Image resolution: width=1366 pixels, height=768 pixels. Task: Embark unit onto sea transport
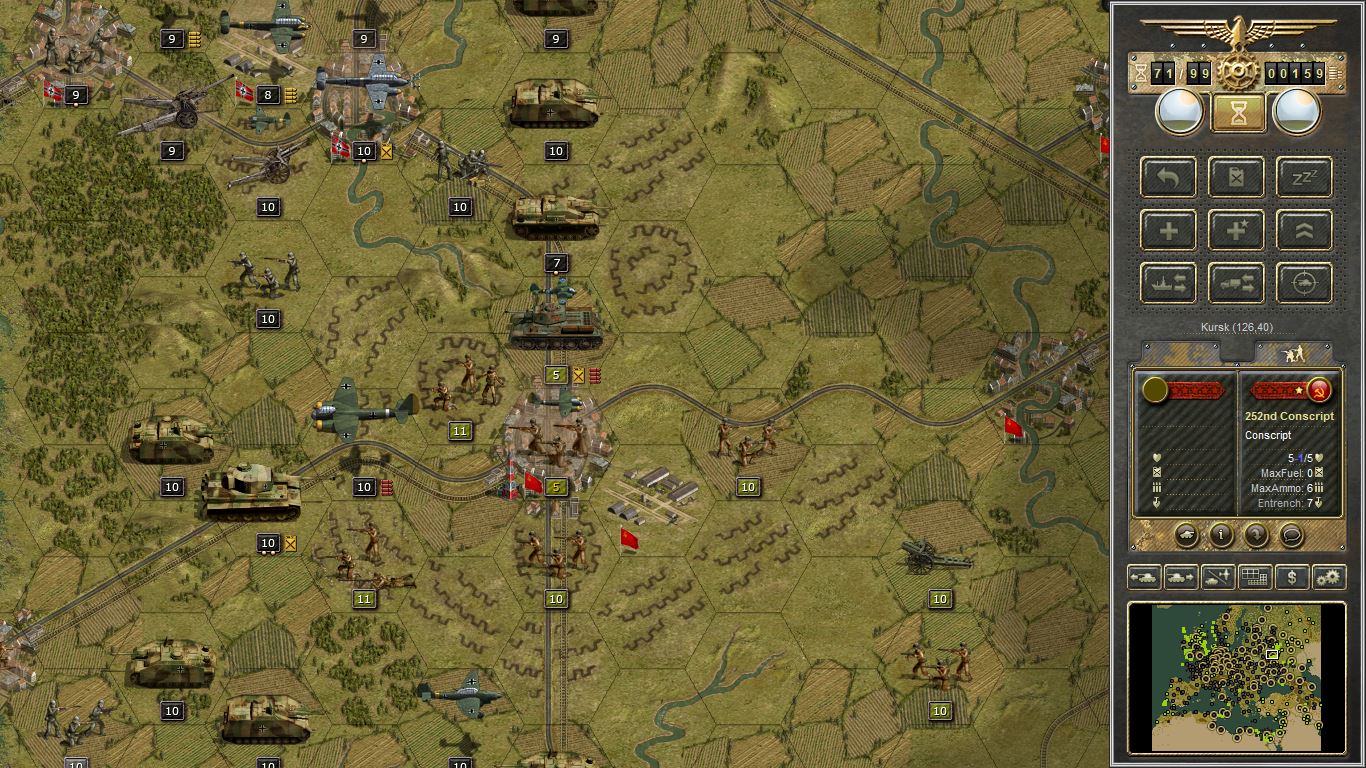1168,283
